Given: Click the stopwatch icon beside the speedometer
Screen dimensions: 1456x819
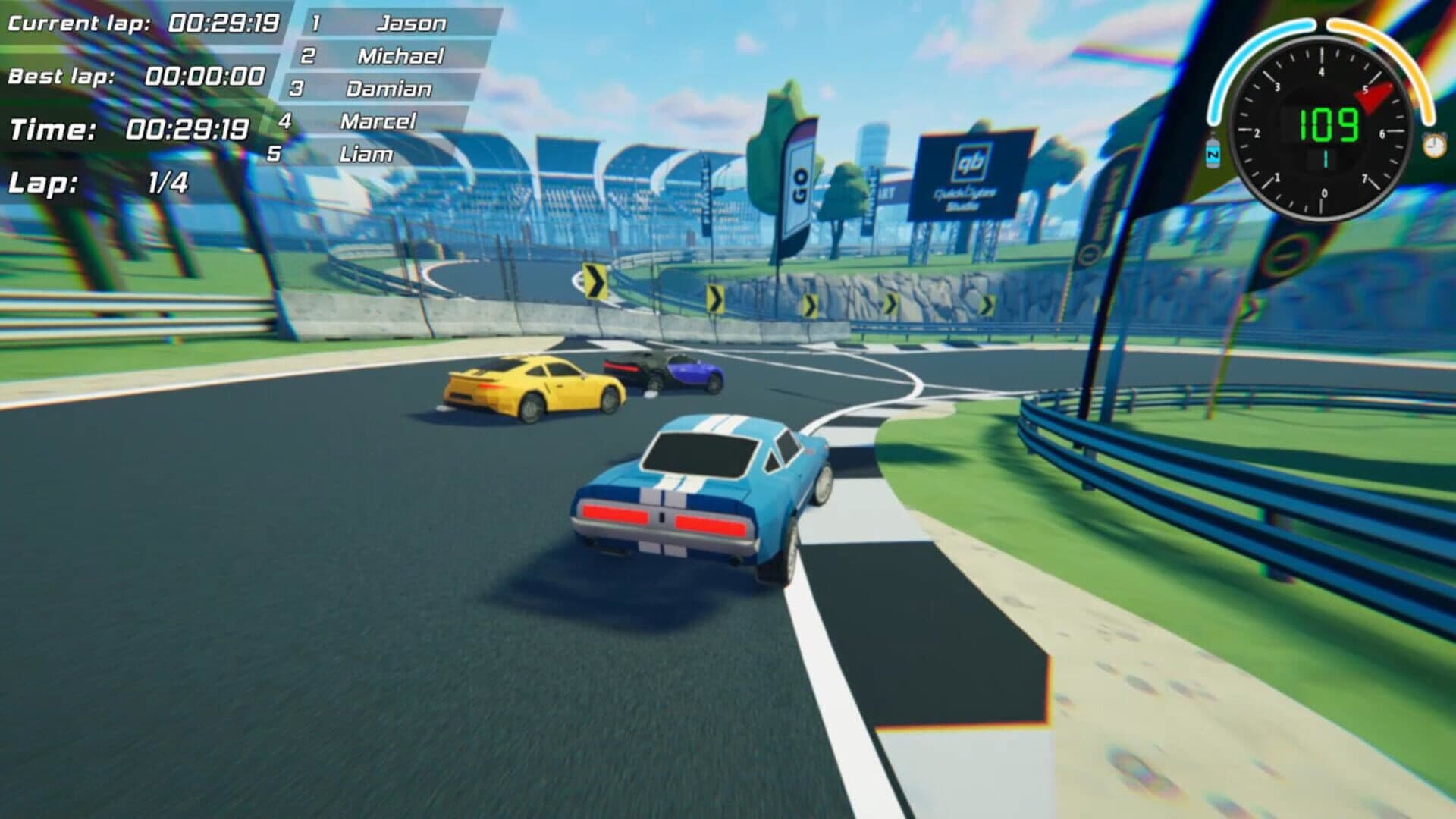Looking at the screenshot, I should coord(1433,144).
